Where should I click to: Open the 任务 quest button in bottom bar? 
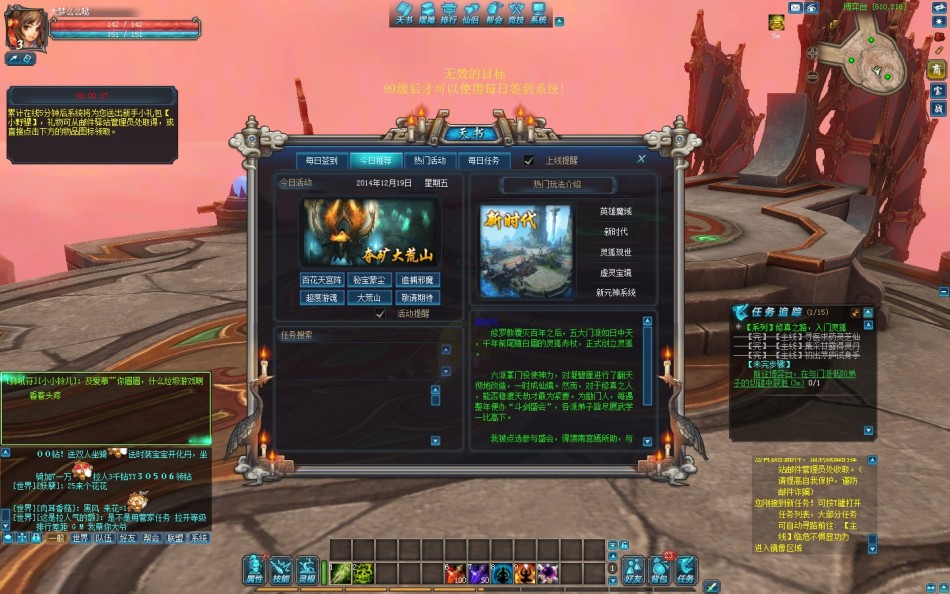[x=686, y=570]
